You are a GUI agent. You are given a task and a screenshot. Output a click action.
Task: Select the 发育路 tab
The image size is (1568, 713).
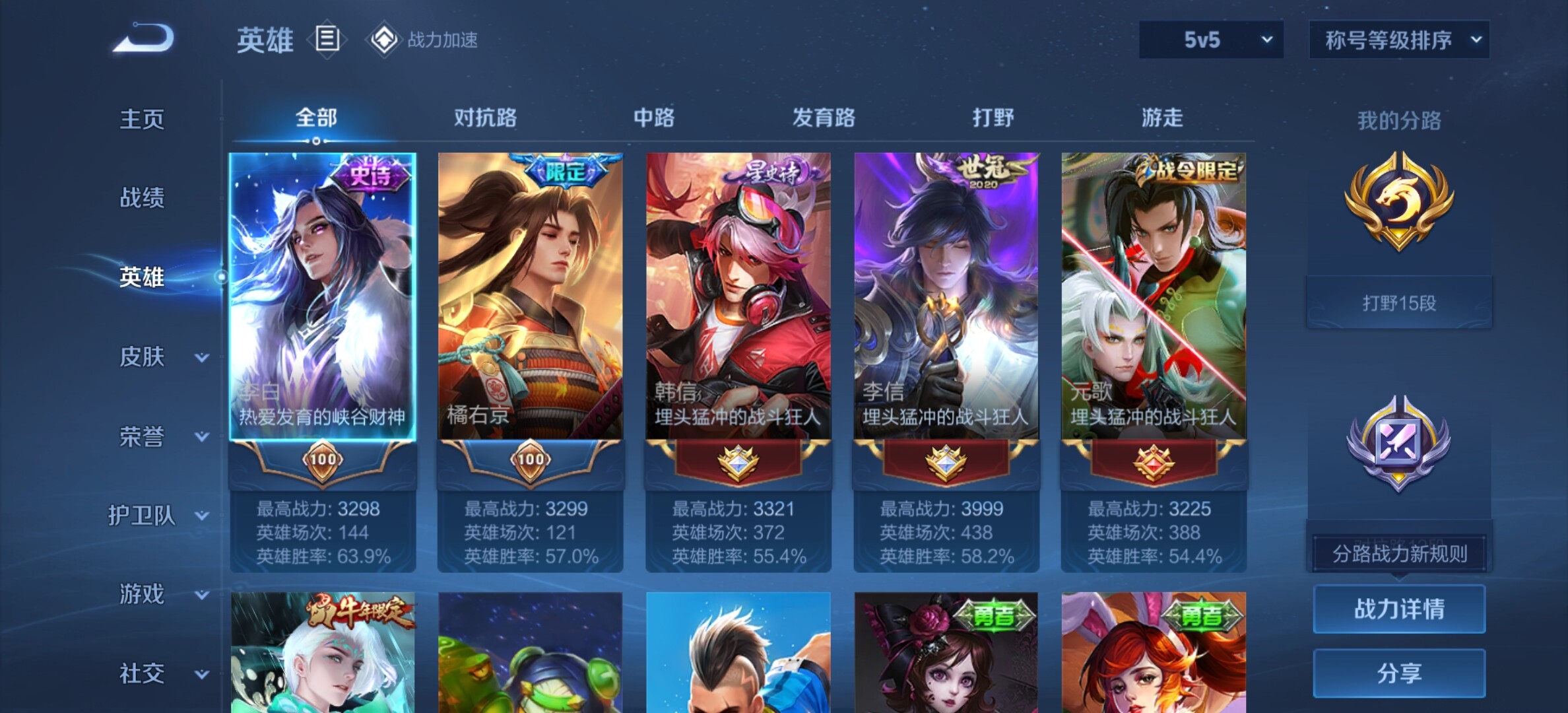pyautogui.click(x=824, y=118)
